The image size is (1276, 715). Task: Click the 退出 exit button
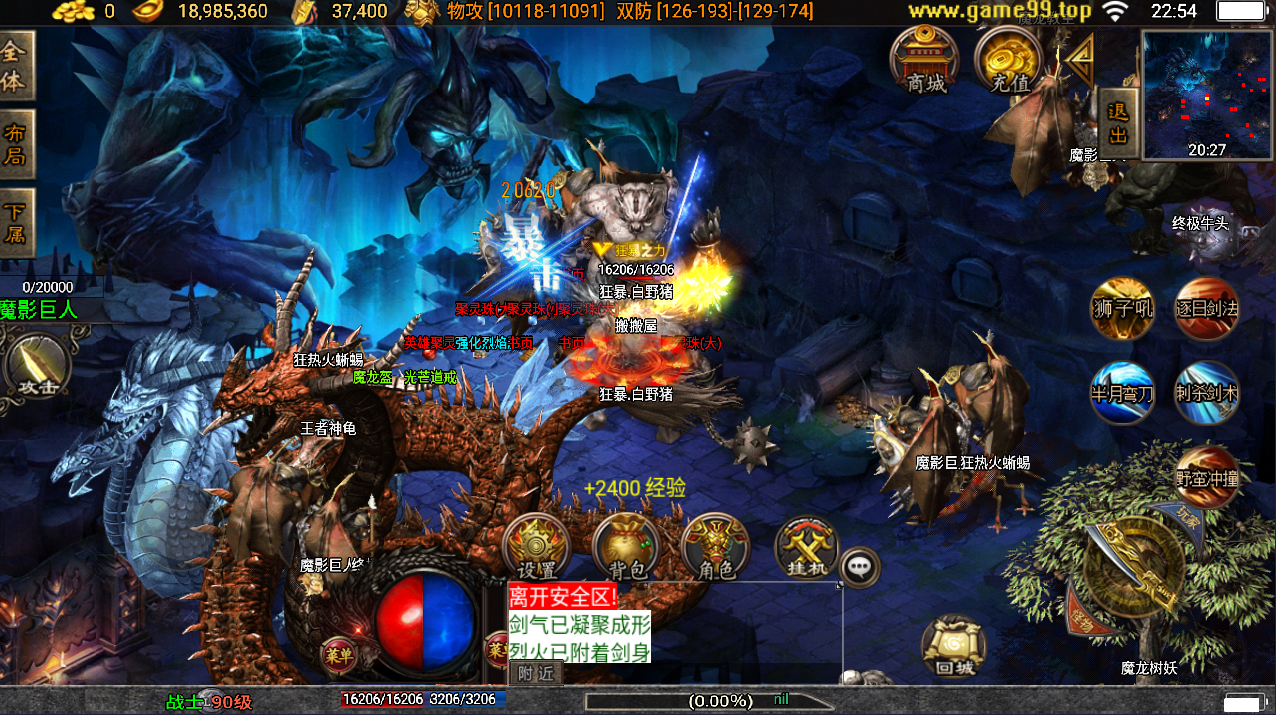coord(1118,123)
